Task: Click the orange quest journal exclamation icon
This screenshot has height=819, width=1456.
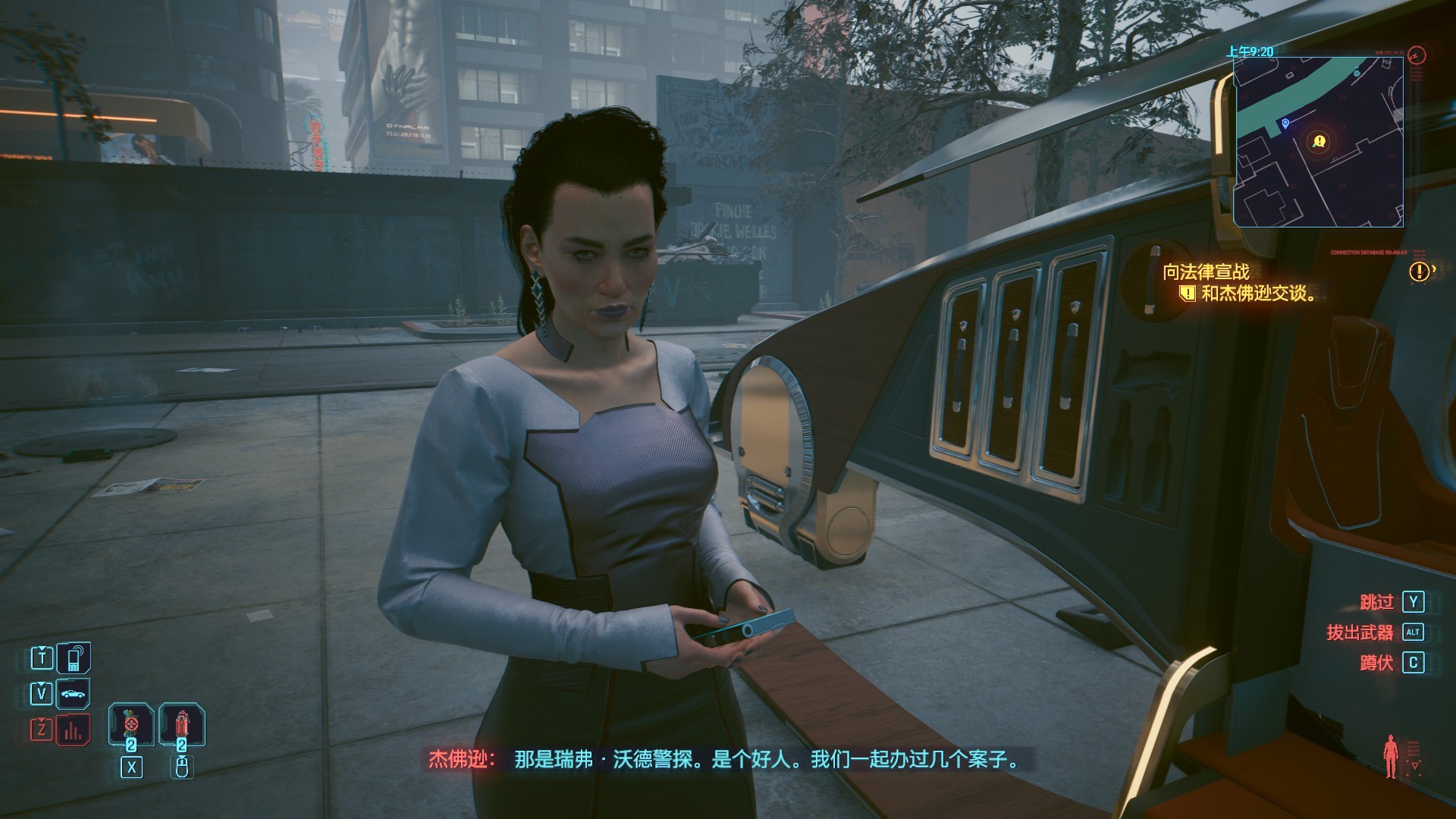Action: tap(1419, 271)
